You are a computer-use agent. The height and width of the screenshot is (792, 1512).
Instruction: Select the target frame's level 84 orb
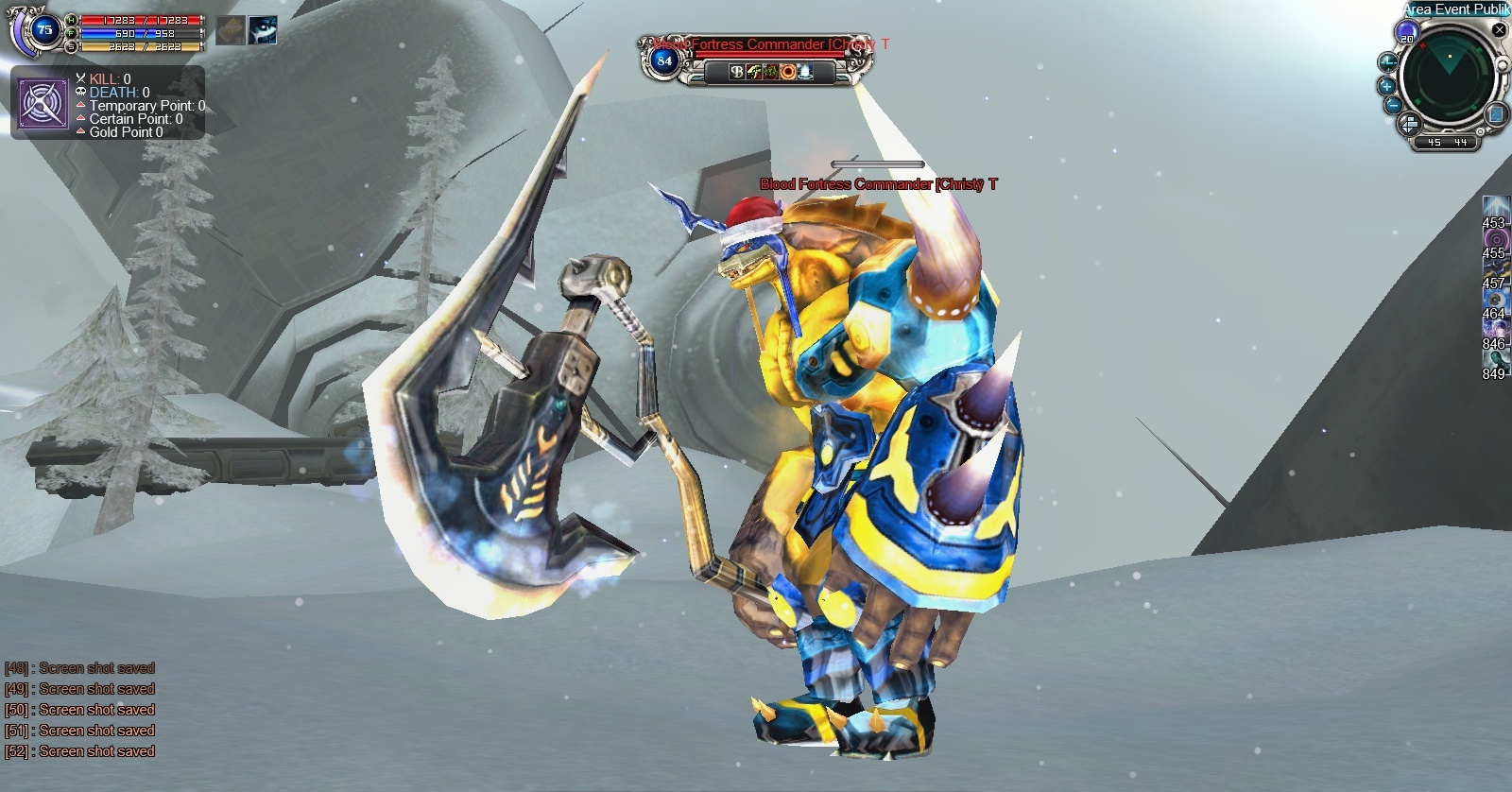664,61
